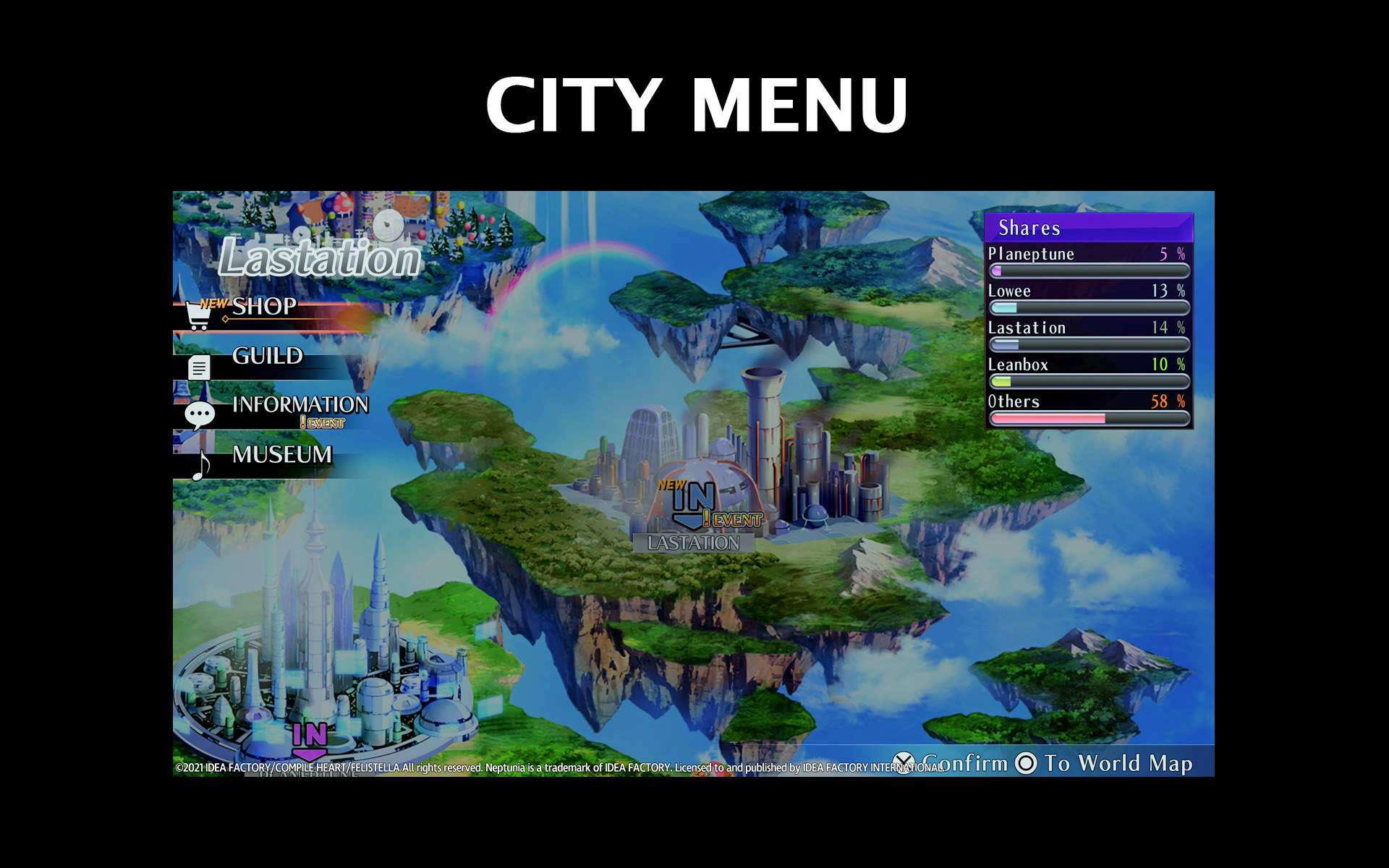Open the Shop menu entry
The height and width of the screenshot is (868, 1389).
(264, 307)
